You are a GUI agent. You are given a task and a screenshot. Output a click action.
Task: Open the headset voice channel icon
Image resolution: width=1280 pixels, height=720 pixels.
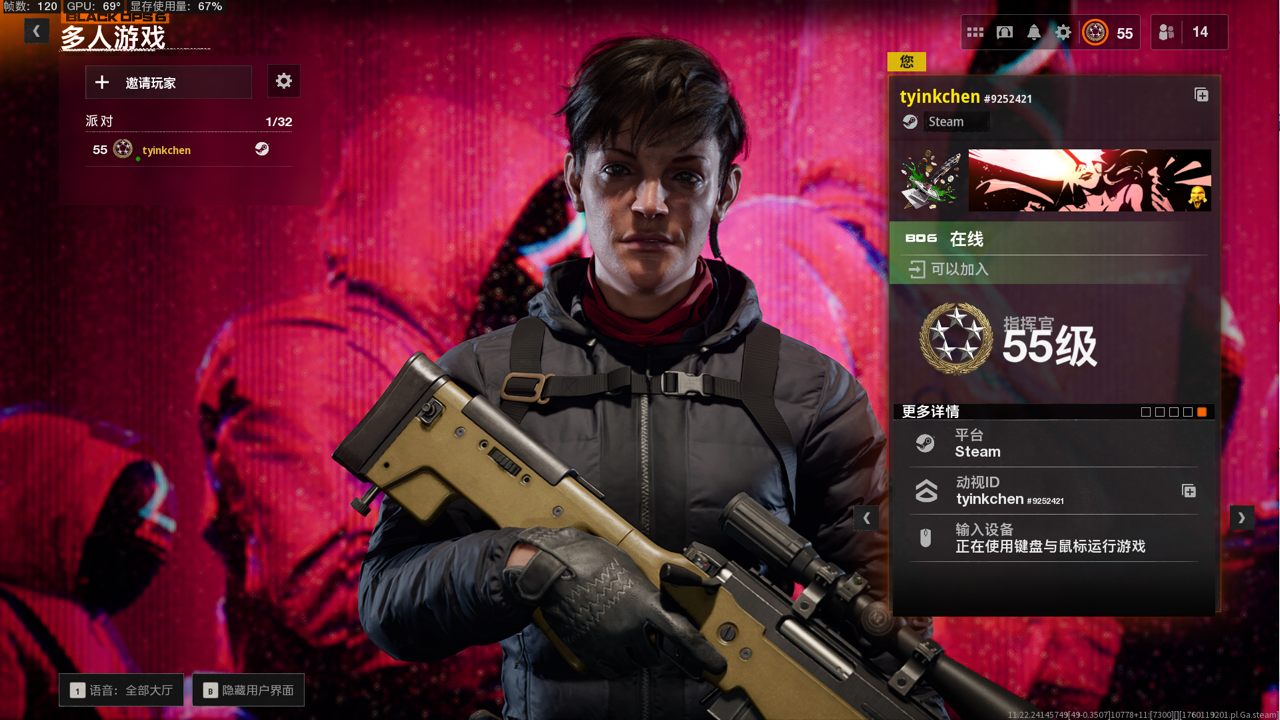tap(1004, 32)
